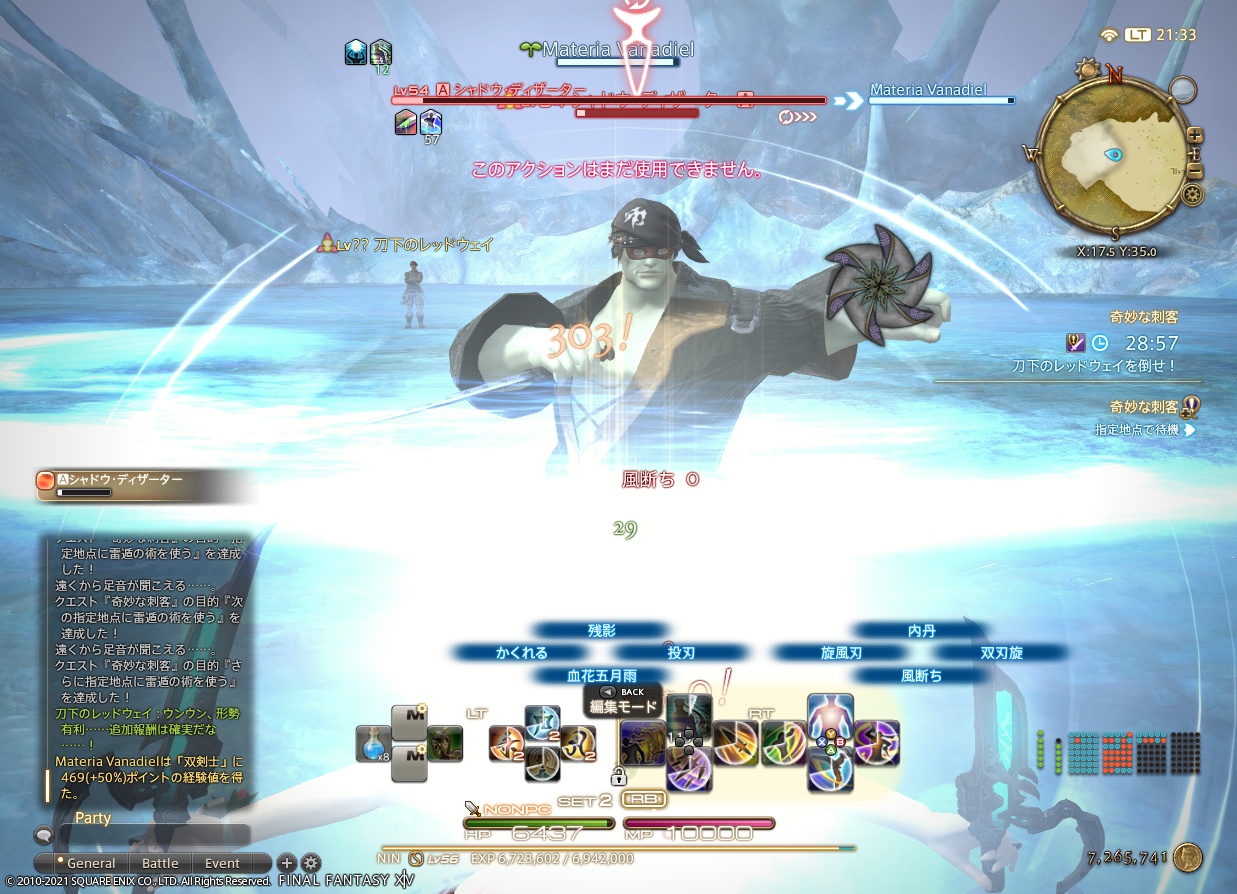Image resolution: width=1237 pixels, height=894 pixels.
Task: Target Materia Vanadiel's target-of-target bar
Action: [x=940, y=95]
